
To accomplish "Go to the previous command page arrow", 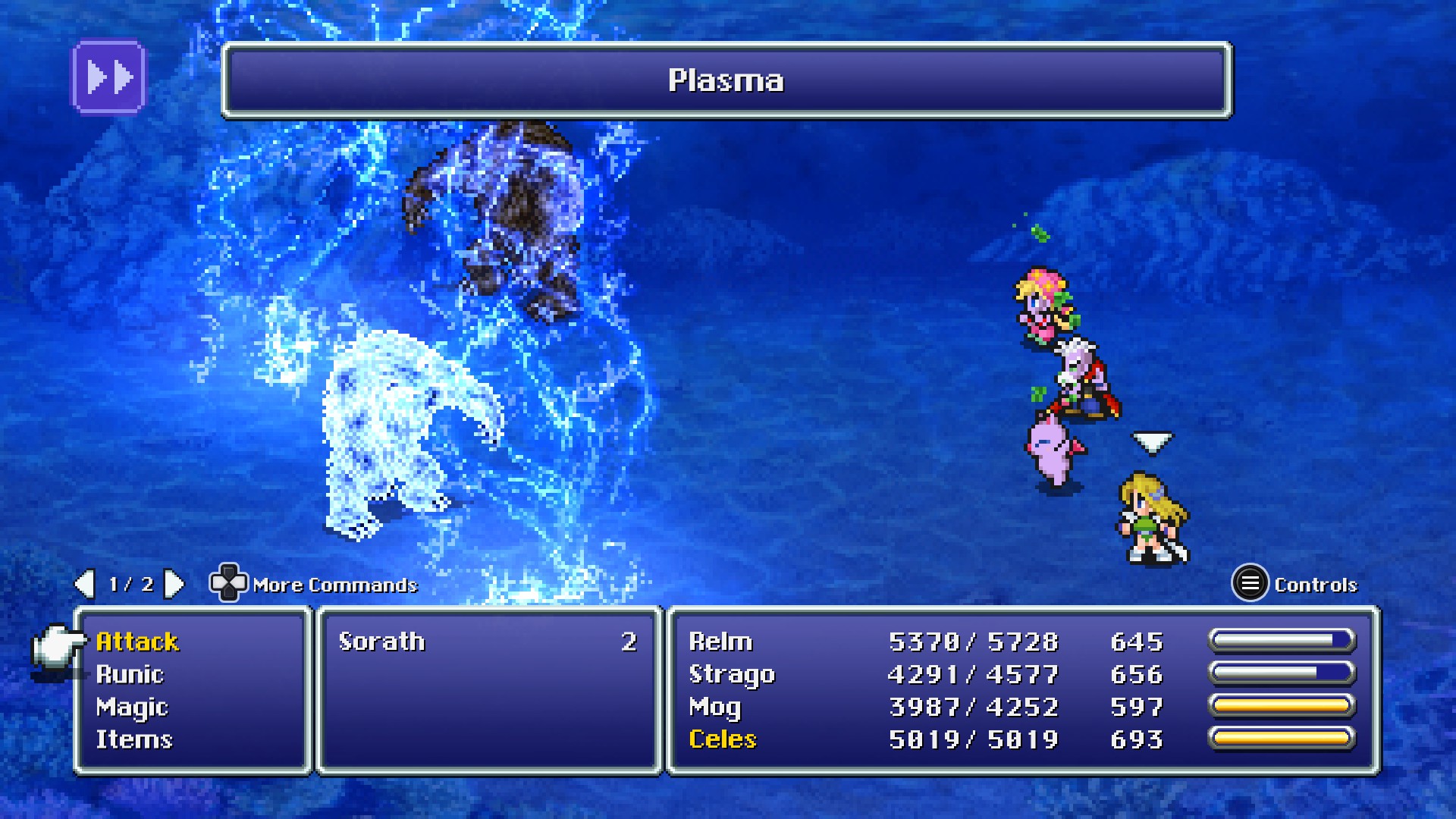I will (x=84, y=584).
